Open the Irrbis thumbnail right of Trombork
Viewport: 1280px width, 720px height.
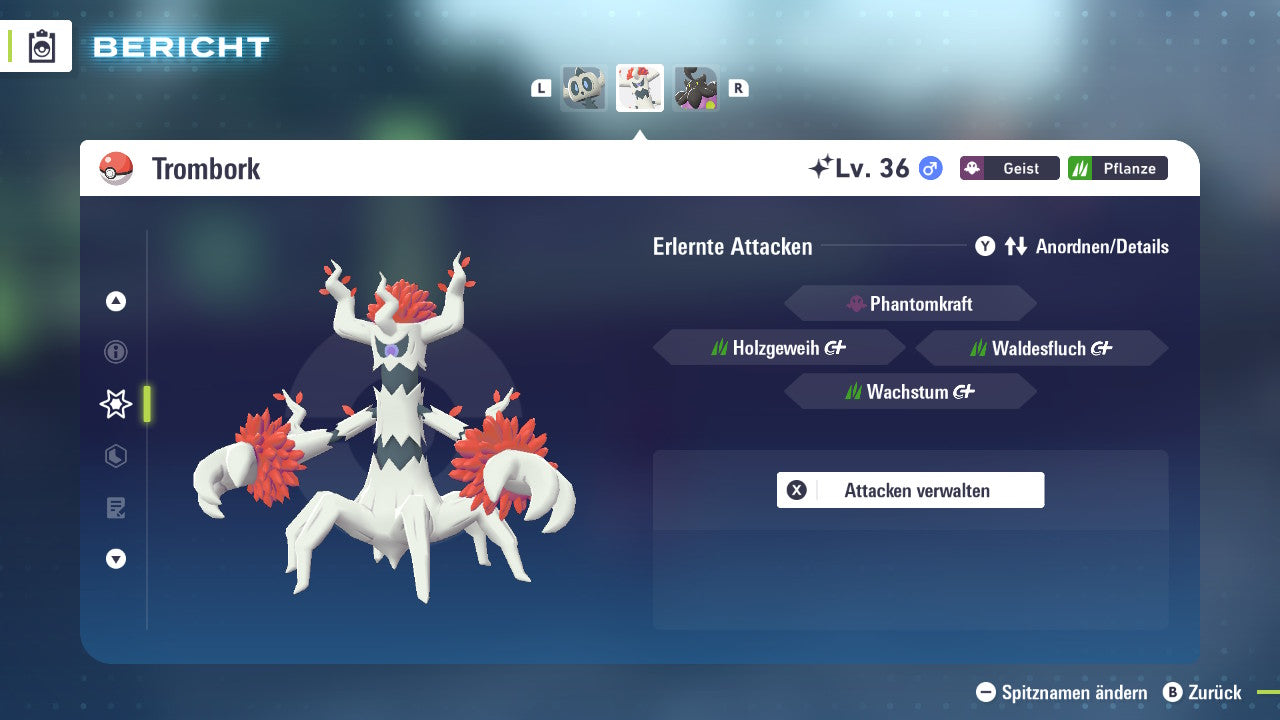click(x=696, y=88)
